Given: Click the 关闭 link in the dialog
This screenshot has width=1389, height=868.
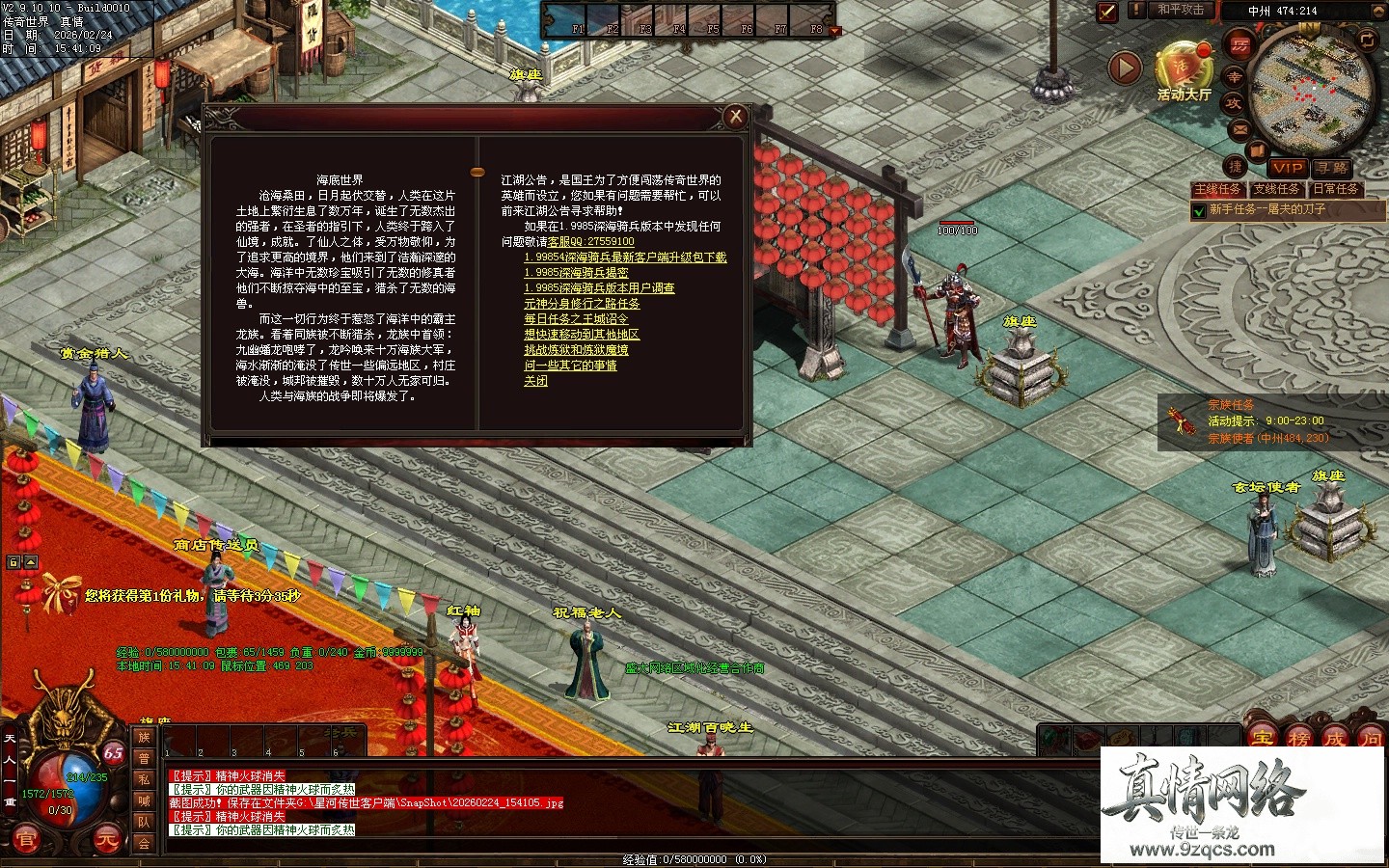Looking at the screenshot, I should pyautogui.click(x=535, y=381).
